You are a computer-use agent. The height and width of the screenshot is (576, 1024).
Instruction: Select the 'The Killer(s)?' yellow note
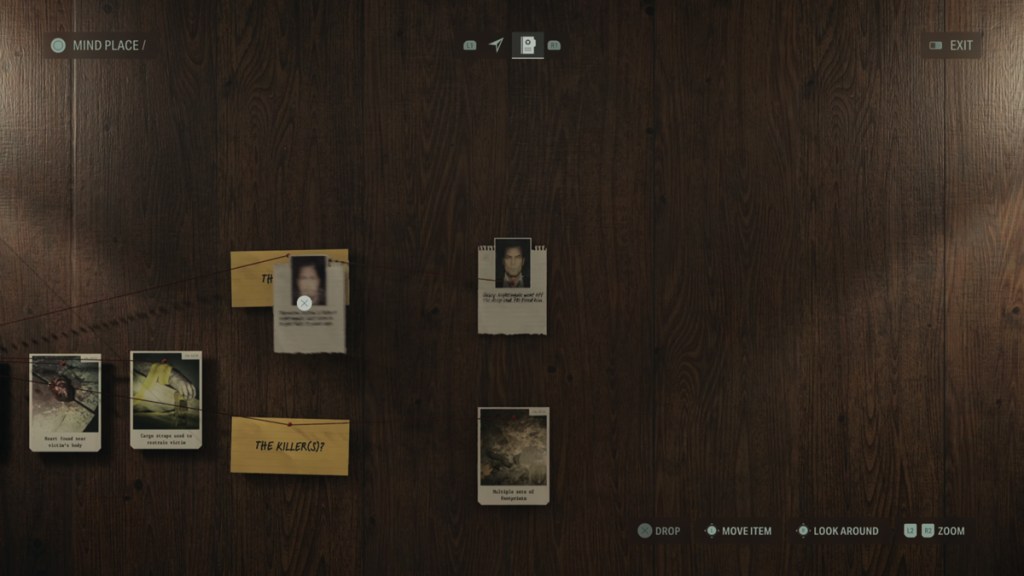pos(289,446)
